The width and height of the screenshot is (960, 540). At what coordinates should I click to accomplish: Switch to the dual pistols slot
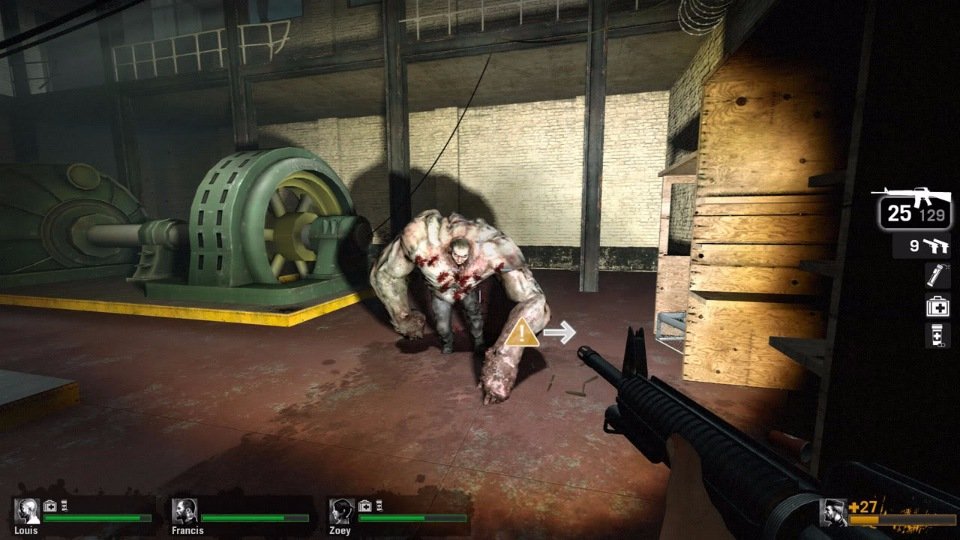(923, 246)
